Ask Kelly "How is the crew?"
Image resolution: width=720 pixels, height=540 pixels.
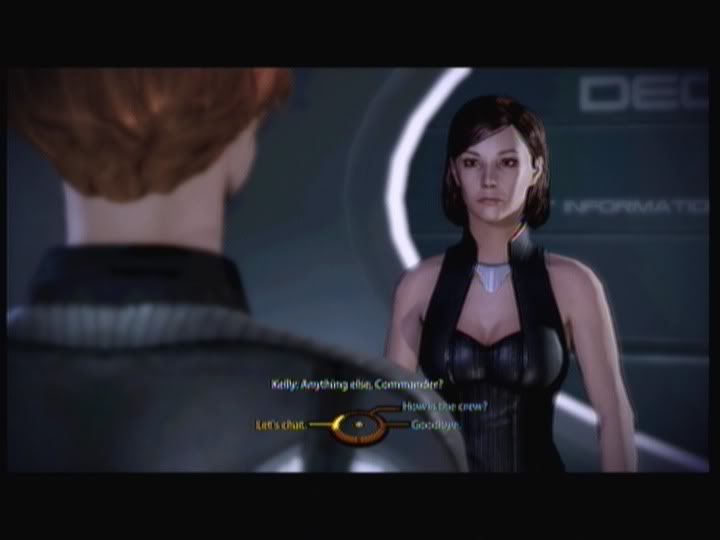point(435,406)
